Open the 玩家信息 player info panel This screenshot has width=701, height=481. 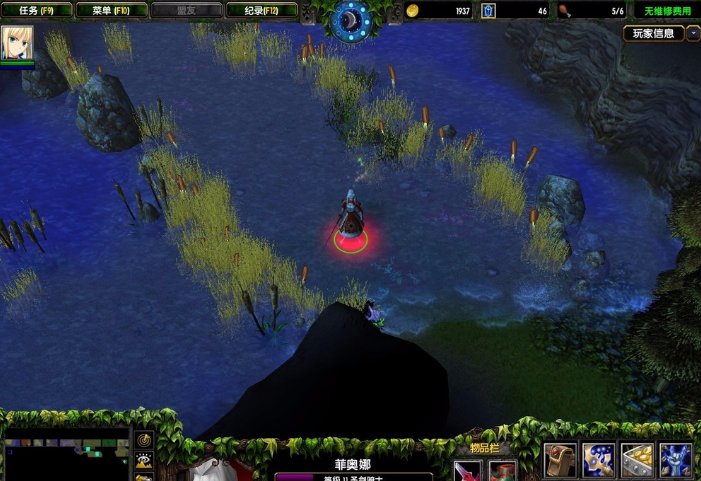pyautogui.click(x=653, y=33)
